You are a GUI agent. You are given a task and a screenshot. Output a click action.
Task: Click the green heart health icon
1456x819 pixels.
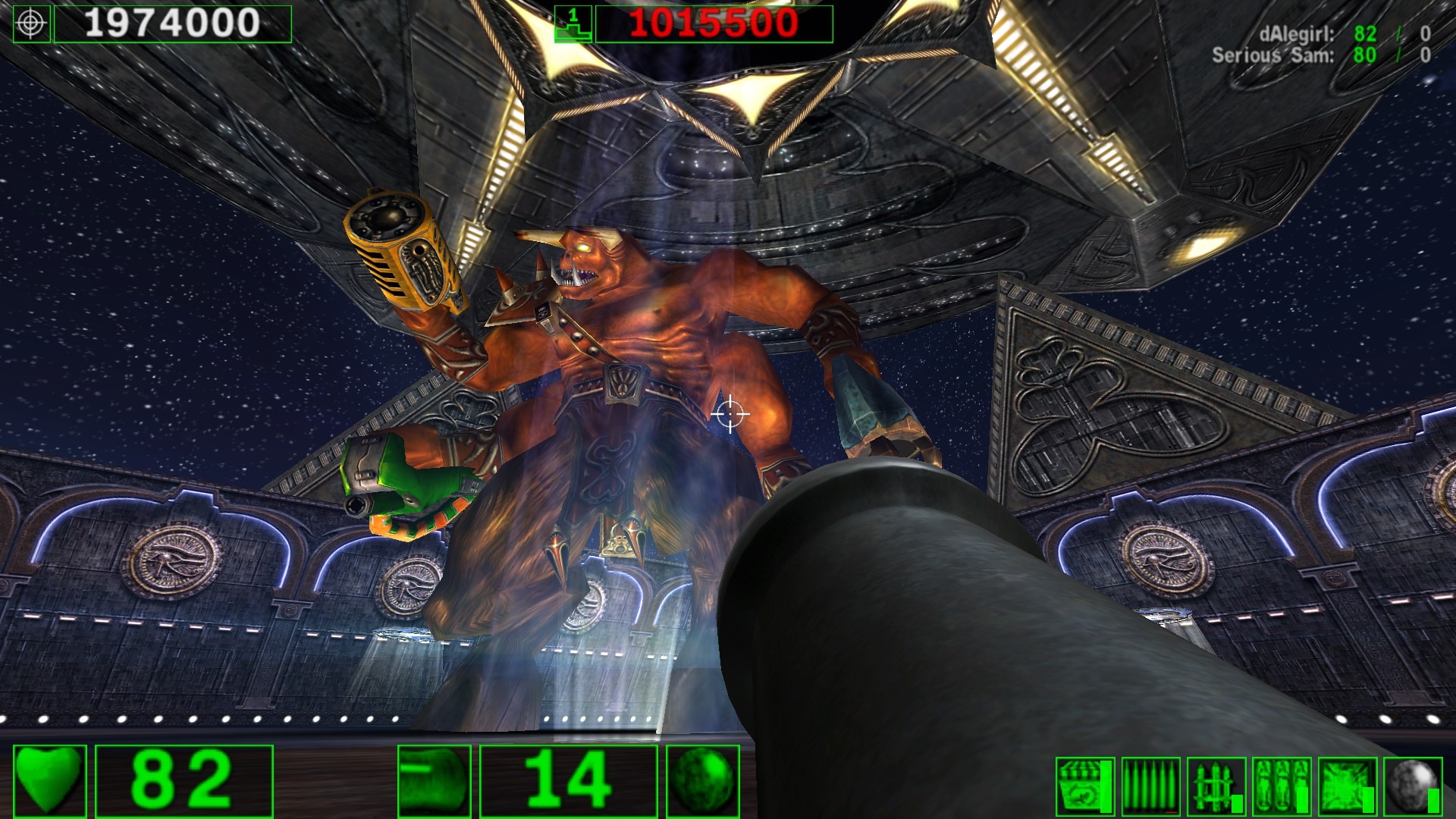[49, 781]
